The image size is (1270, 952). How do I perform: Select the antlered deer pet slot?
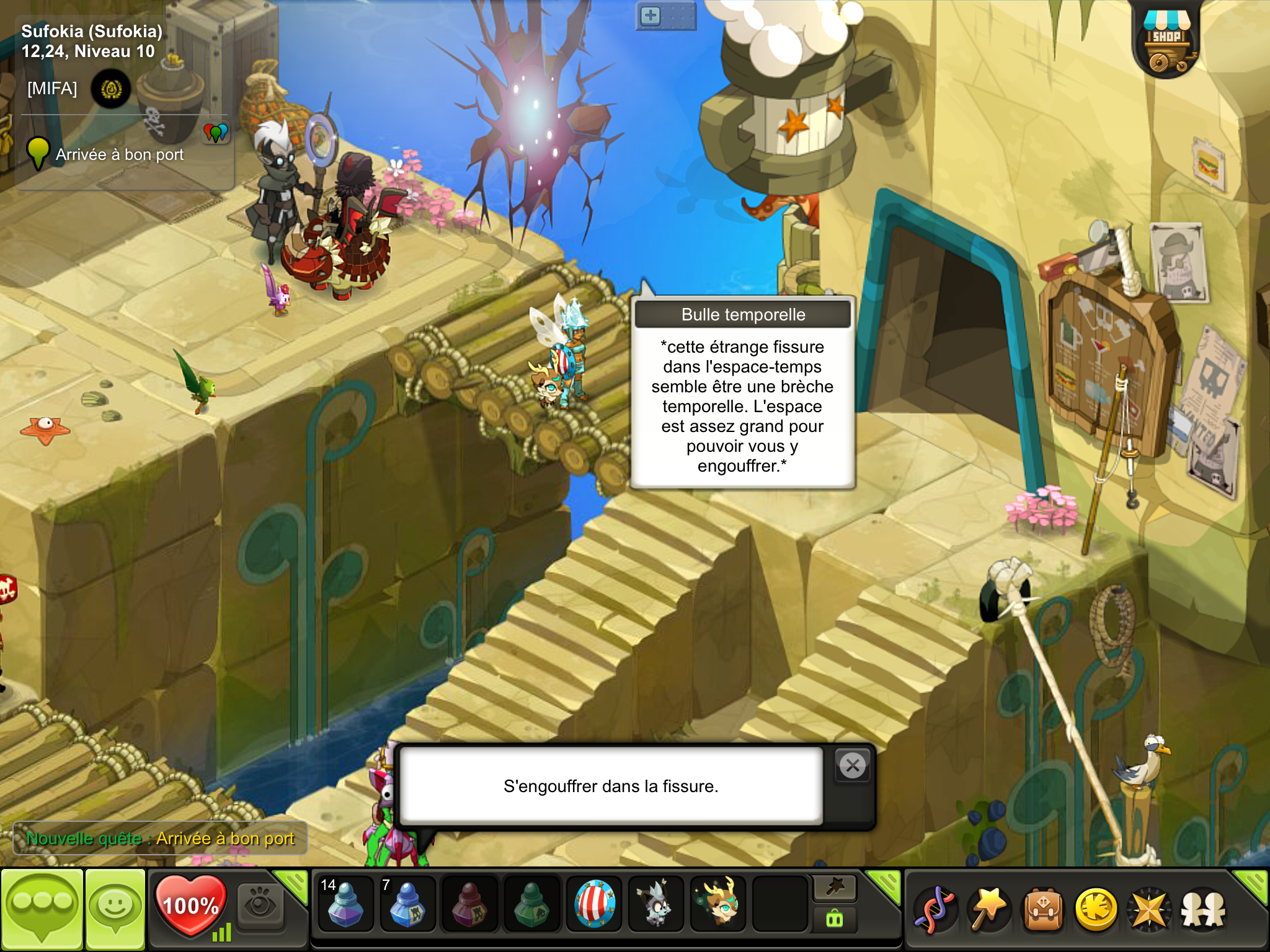point(718,904)
